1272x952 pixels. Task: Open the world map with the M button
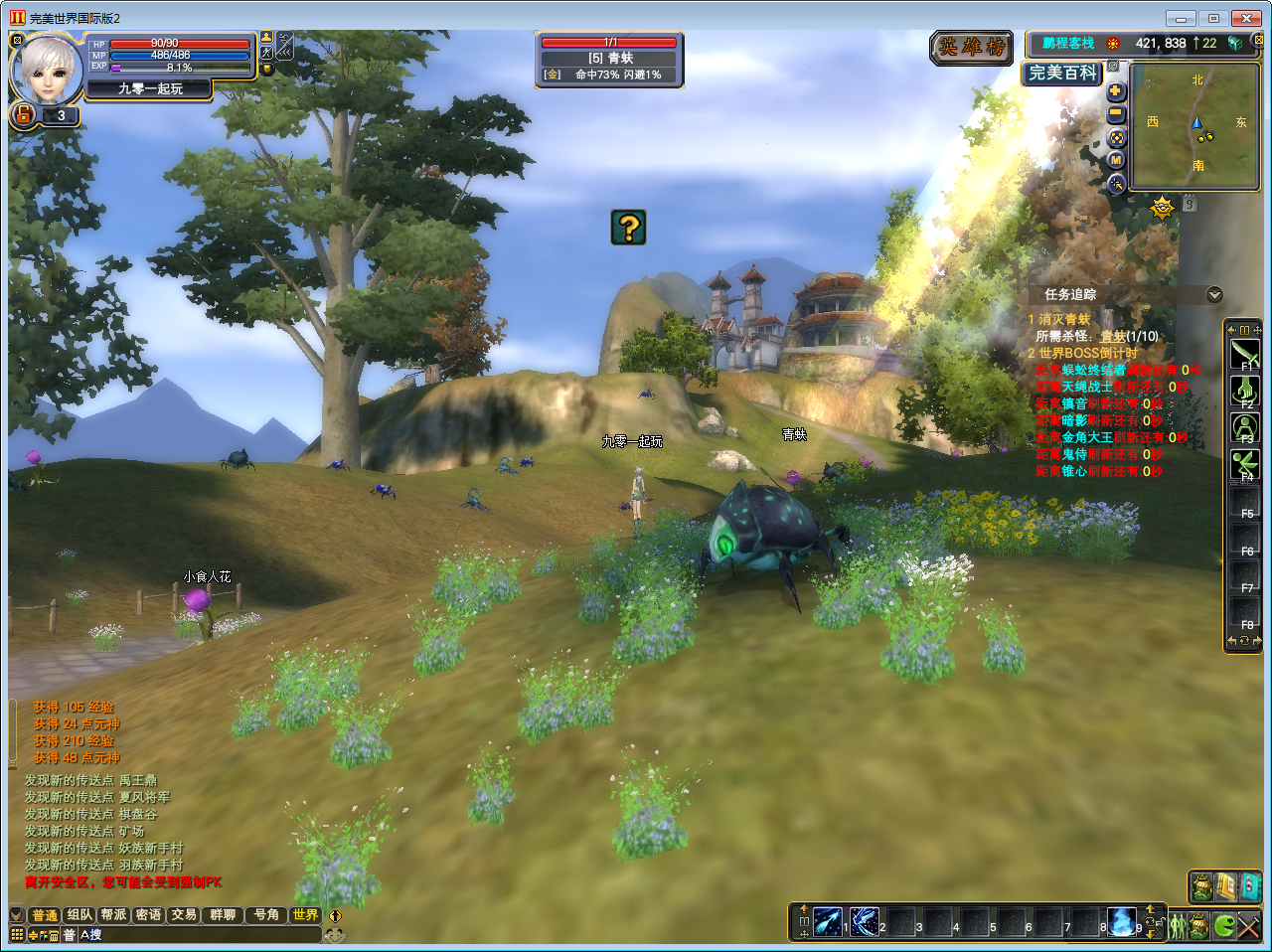click(x=1116, y=160)
